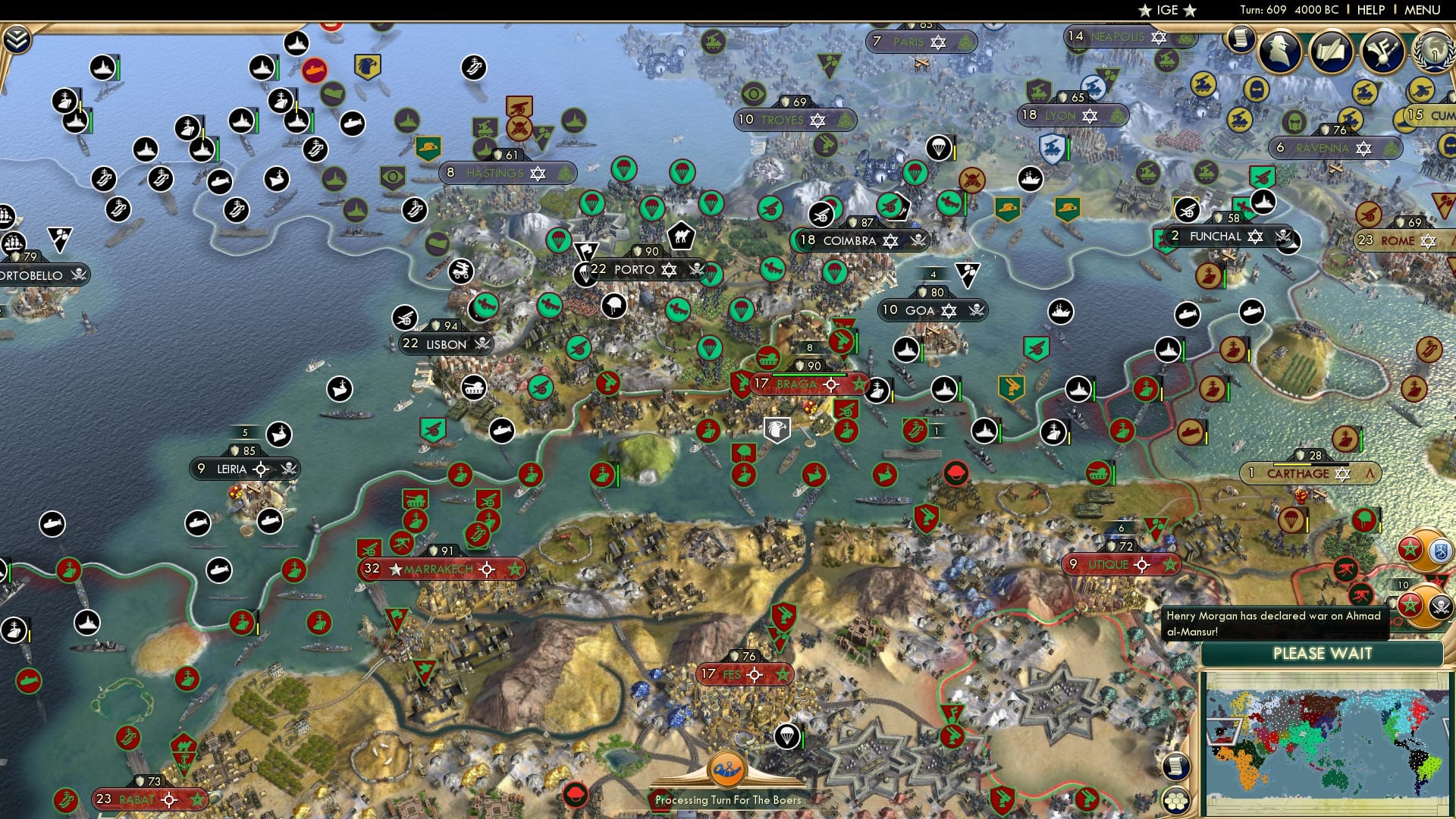The width and height of the screenshot is (1456, 819).
Task: Click the Lisbon city name label
Action: point(445,344)
